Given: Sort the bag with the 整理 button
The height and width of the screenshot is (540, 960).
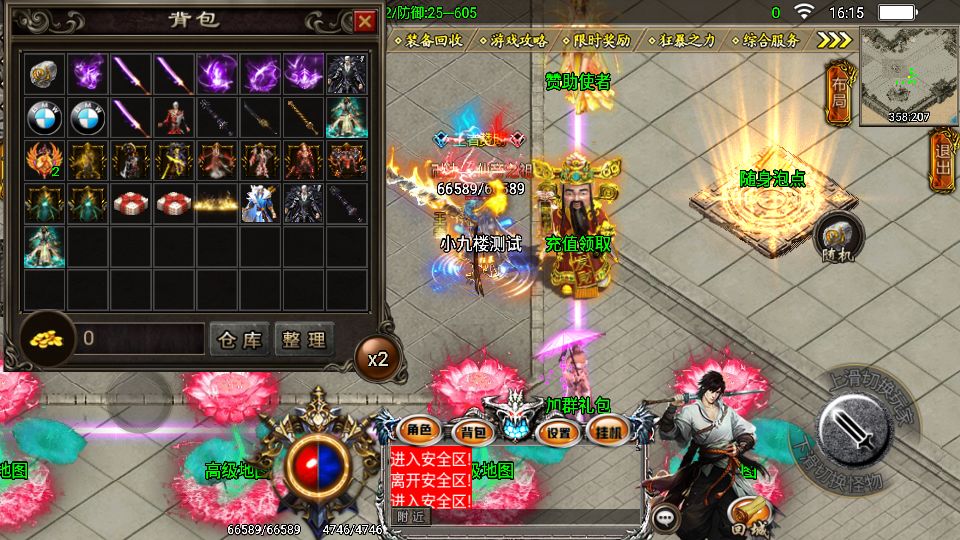Looking at the screenshot, I should 302,340.
